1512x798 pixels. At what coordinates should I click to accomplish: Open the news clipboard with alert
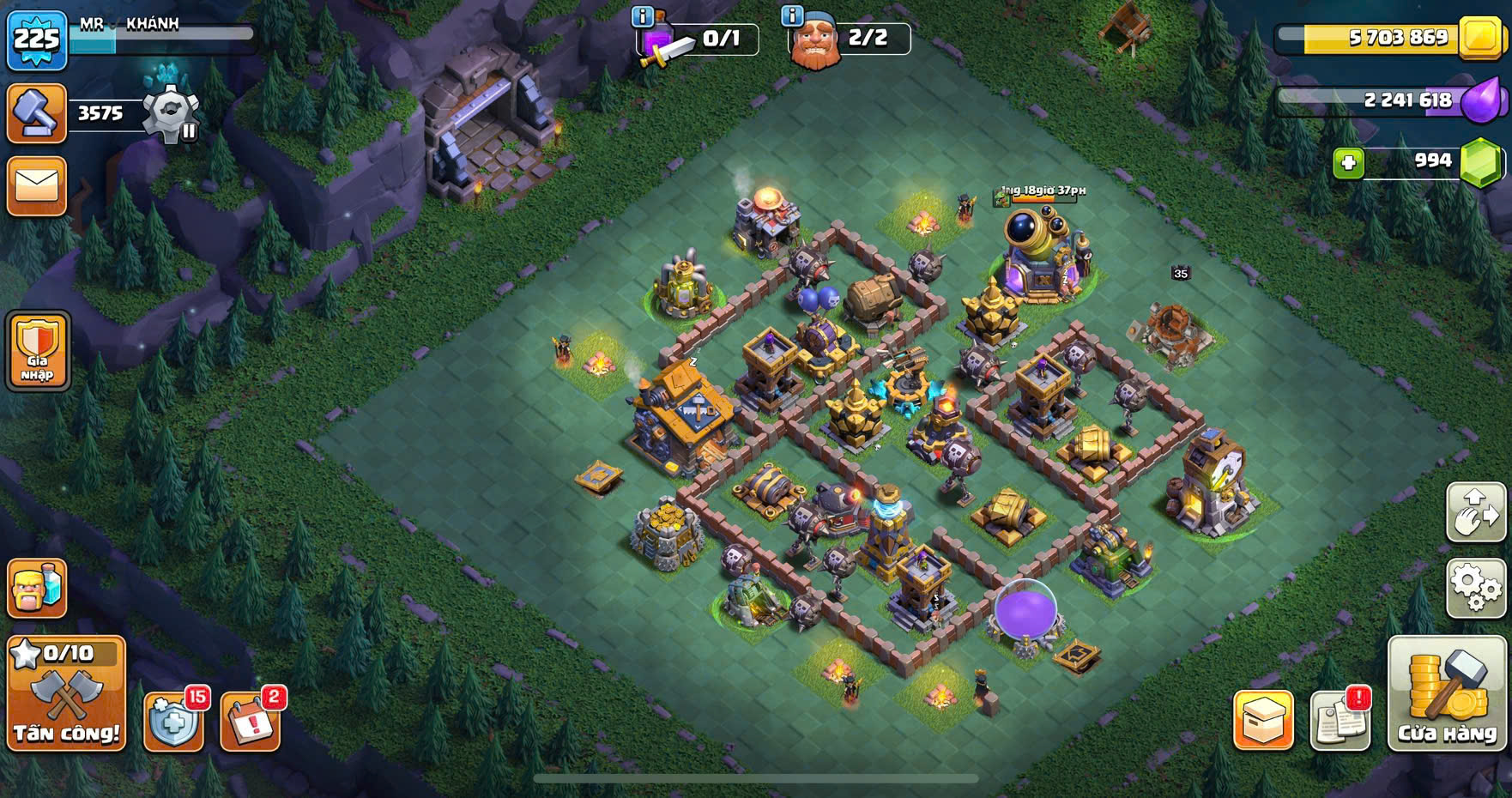tap(1340, 719)
